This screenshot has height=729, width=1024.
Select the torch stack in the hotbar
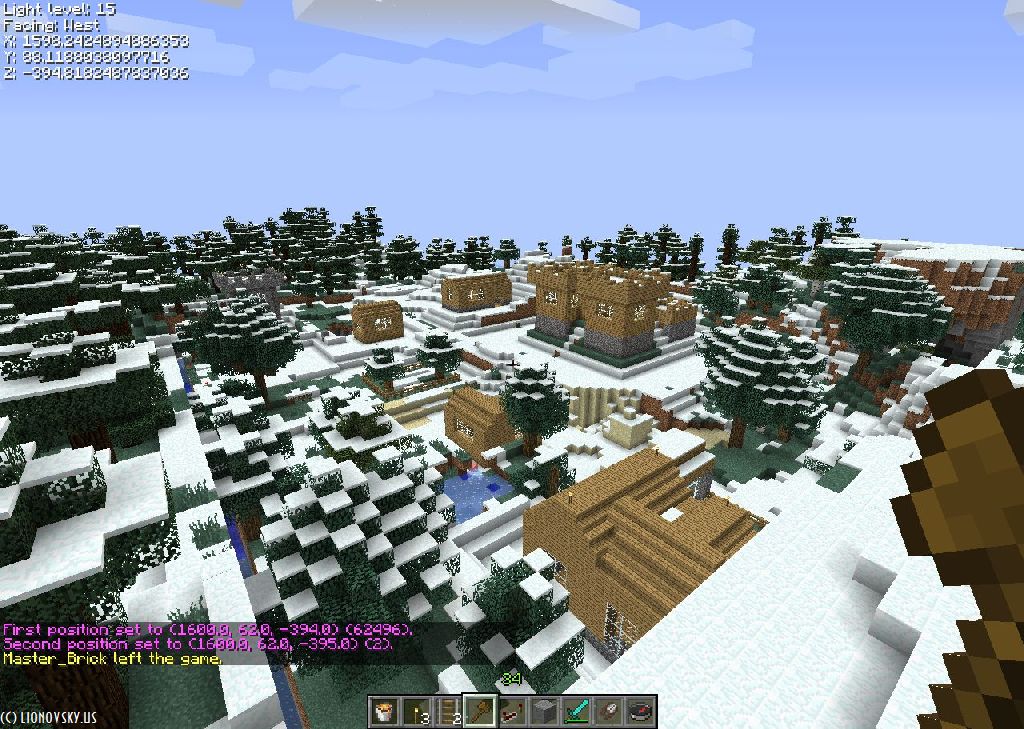(417, 711)
